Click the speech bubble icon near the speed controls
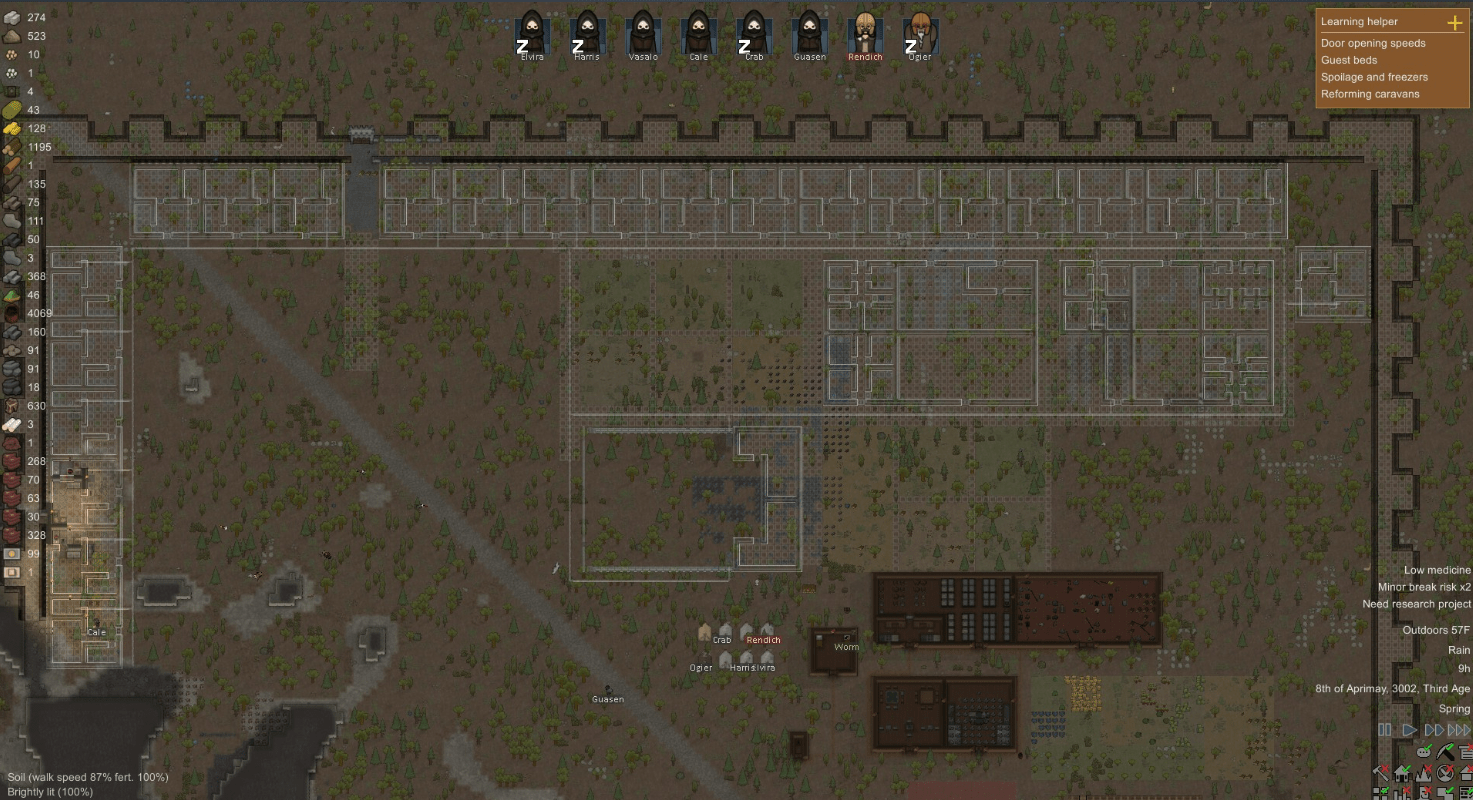Image resolution: width=1473 pixels, height=800 pixels. tap(1423, 752)
